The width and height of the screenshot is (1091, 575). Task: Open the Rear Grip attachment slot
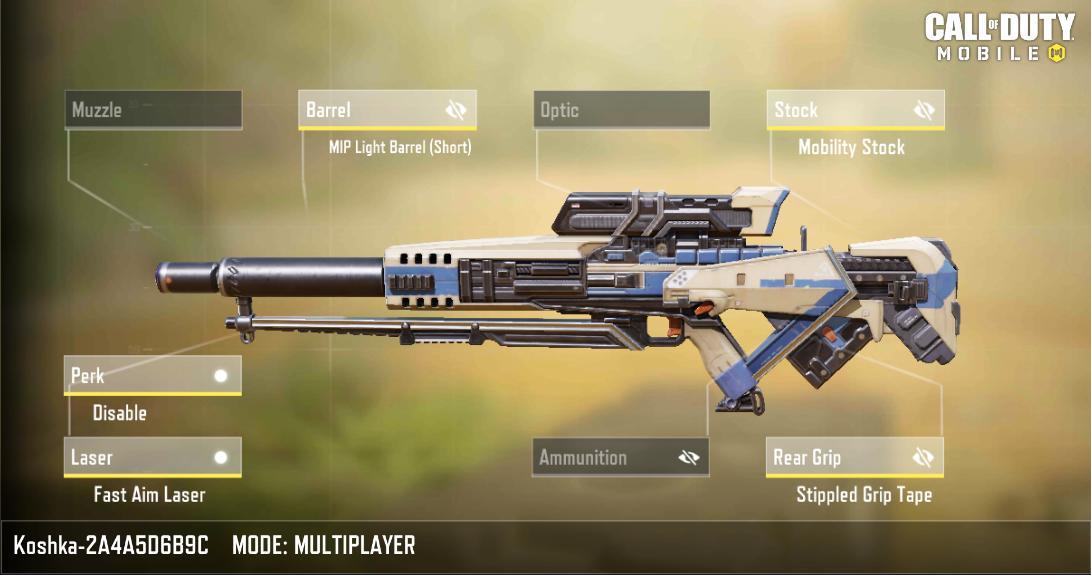pos(840,458)
